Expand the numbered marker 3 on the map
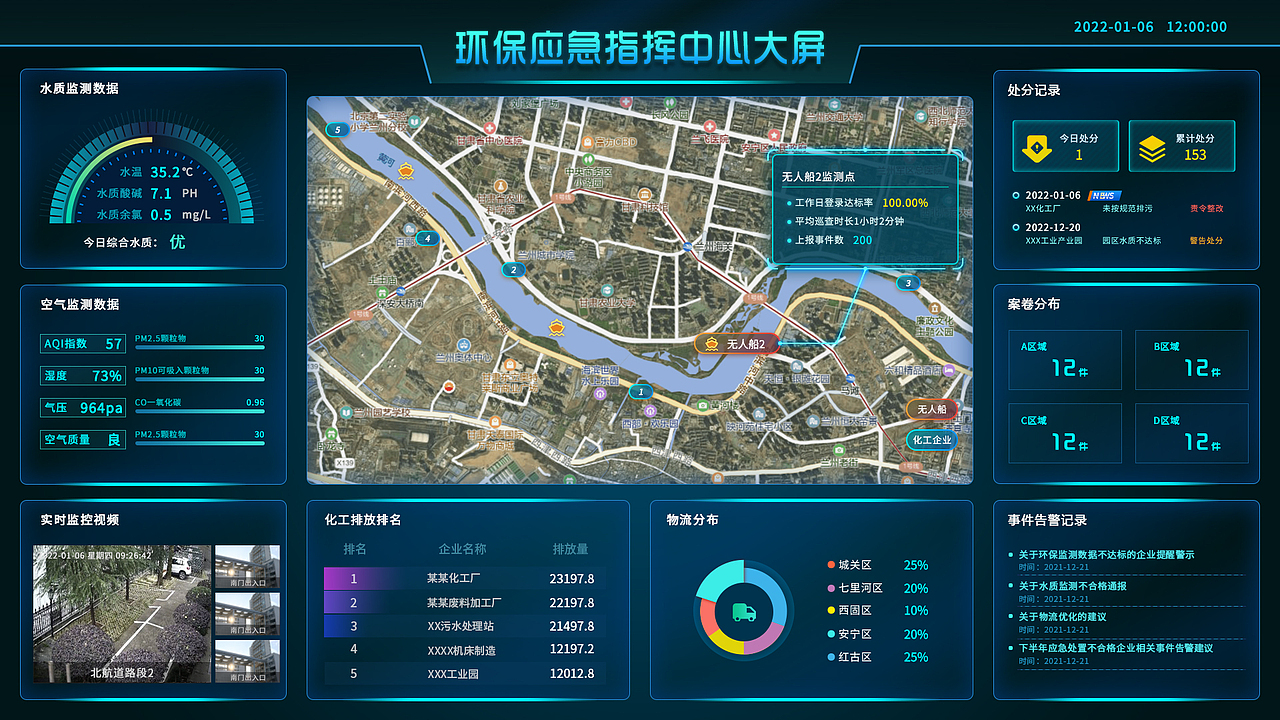This screenshot has width=1280, height=720. click(x=907, y=283)
